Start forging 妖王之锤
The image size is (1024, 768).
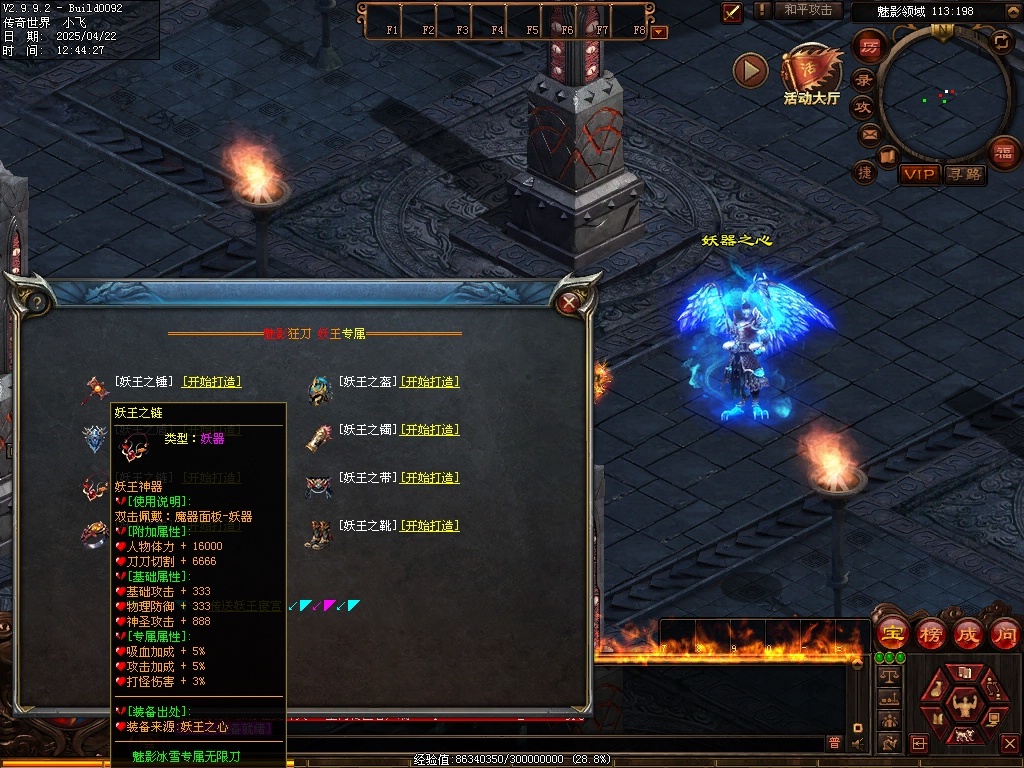[211, 381]
